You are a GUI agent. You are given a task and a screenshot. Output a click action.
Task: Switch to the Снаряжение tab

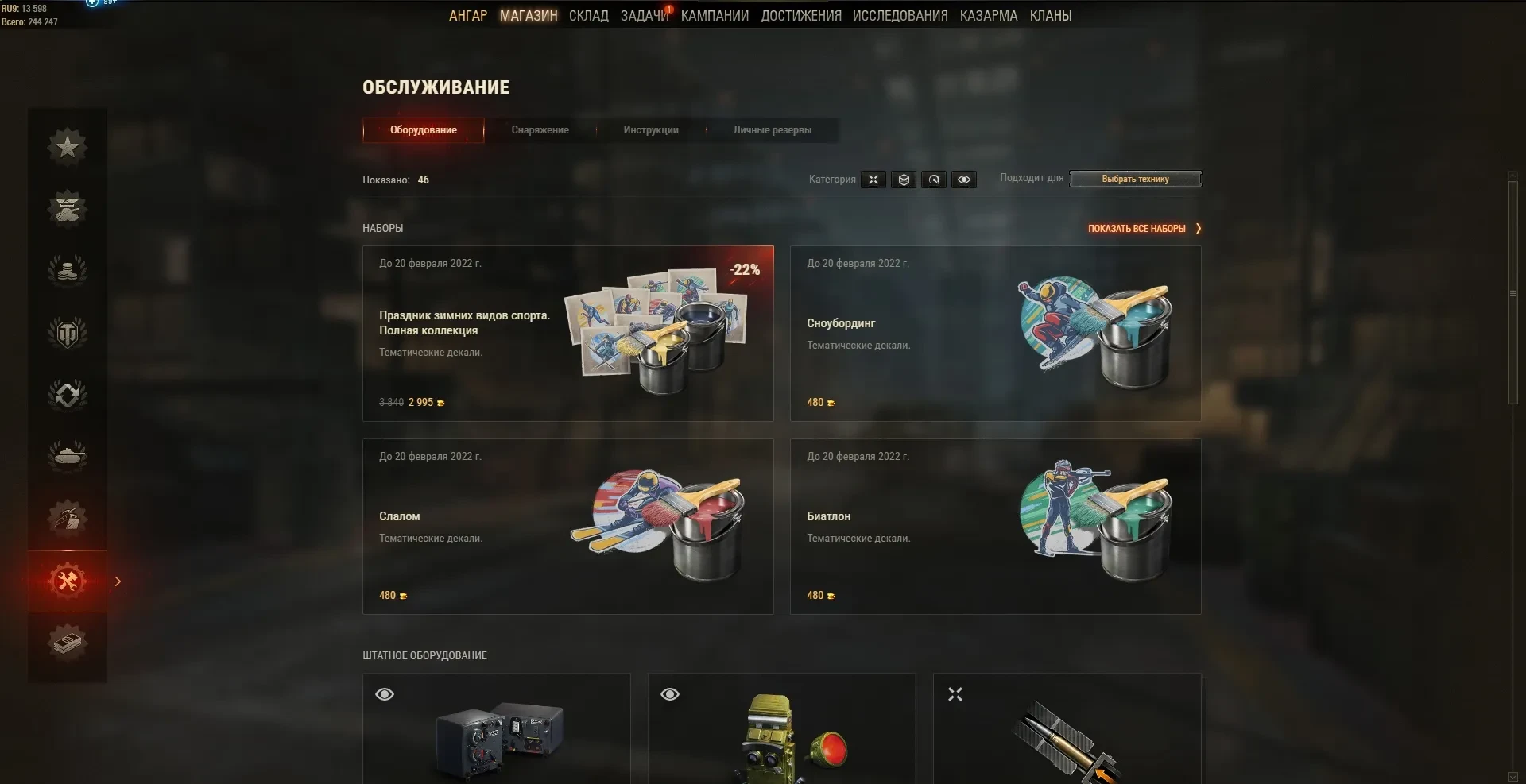point(540,130)
